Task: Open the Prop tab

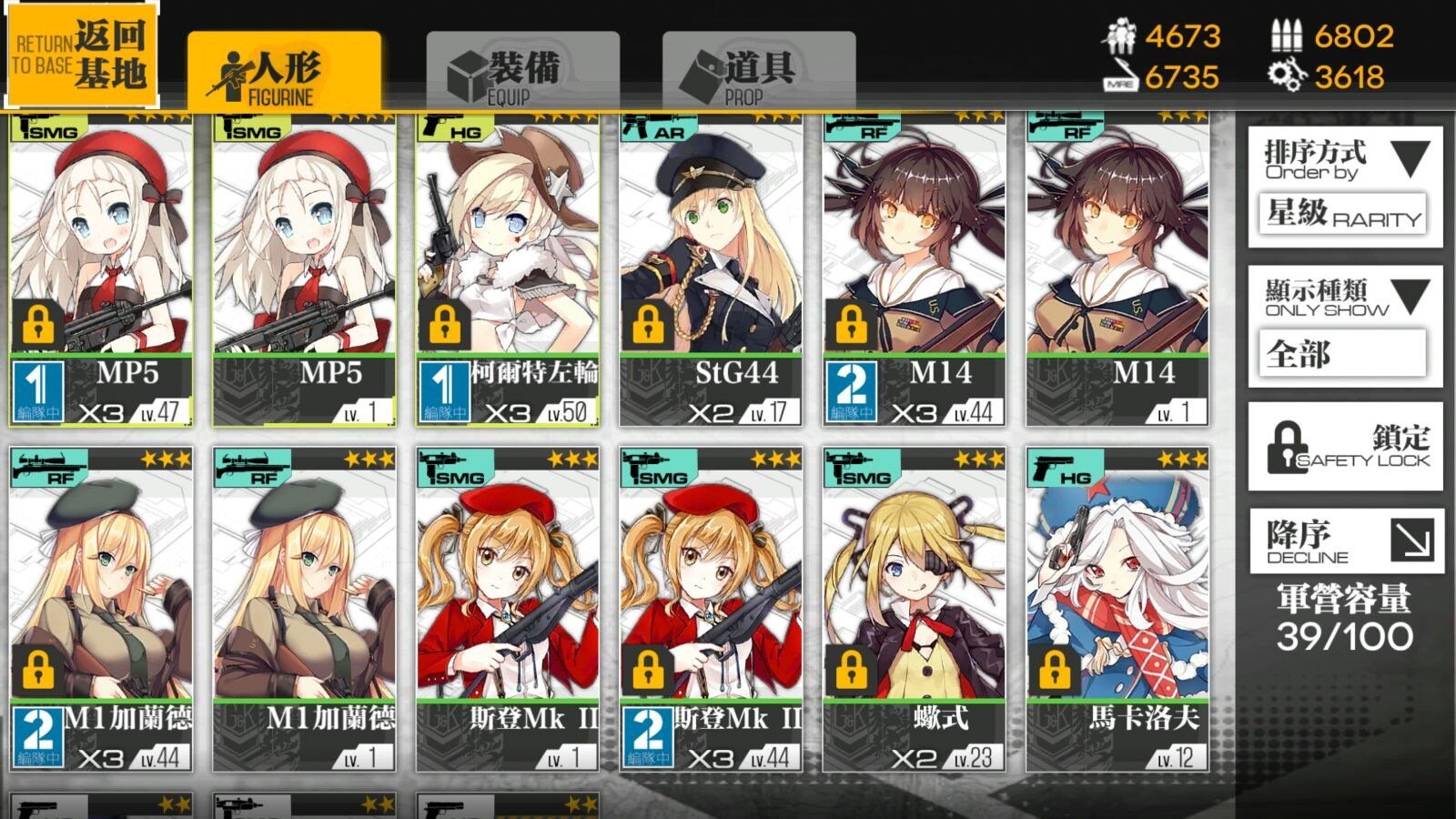Action: coord(758,73)
